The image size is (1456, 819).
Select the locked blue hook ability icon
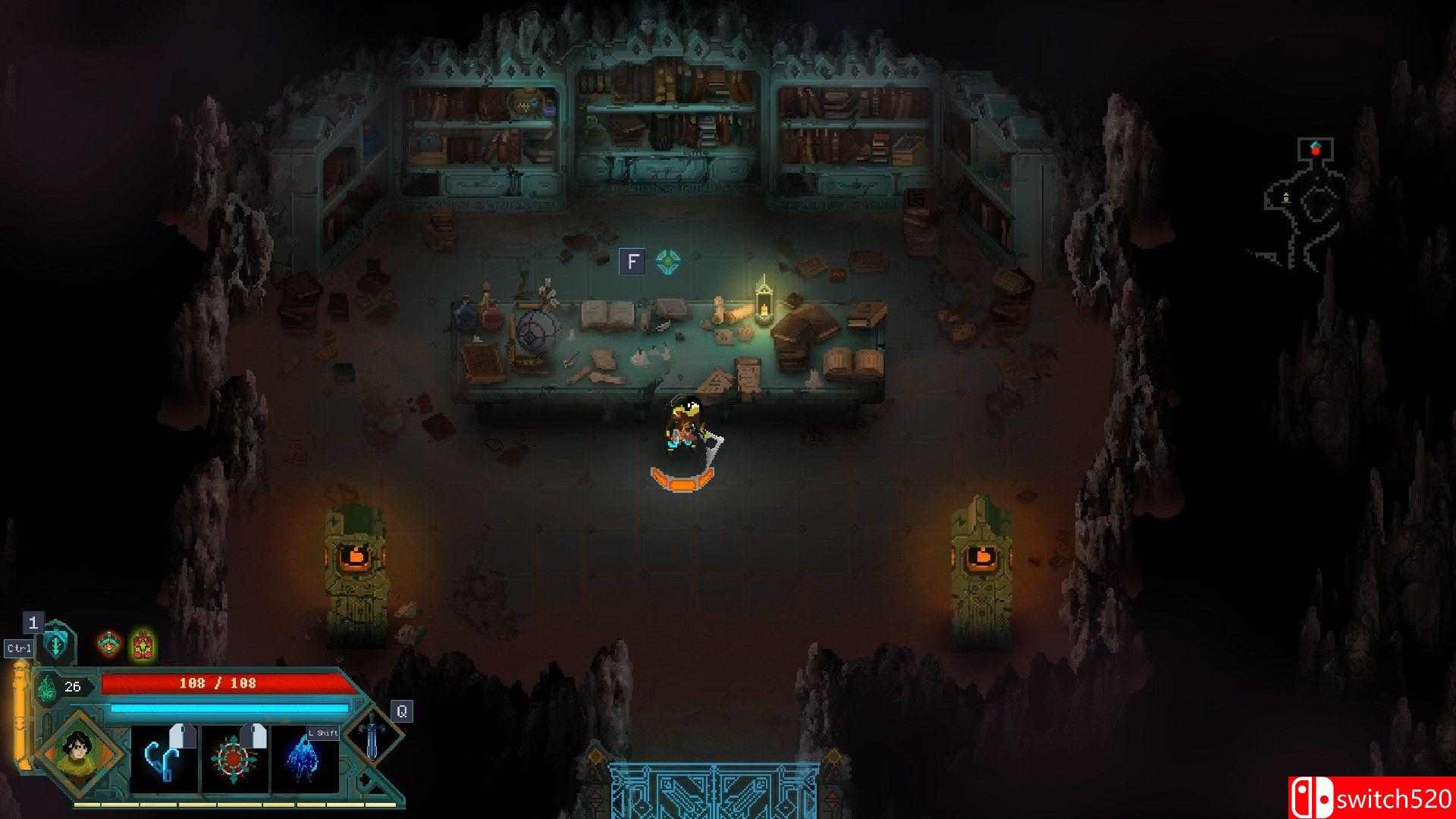coord(161,758)
